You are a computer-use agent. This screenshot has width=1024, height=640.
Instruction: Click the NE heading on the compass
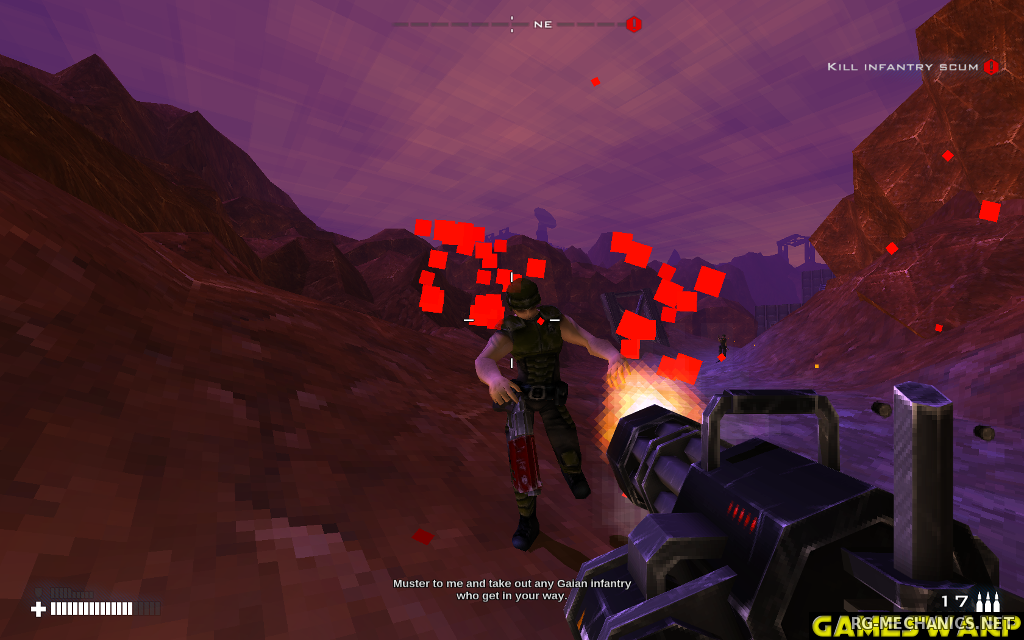(x=543, y=24)
